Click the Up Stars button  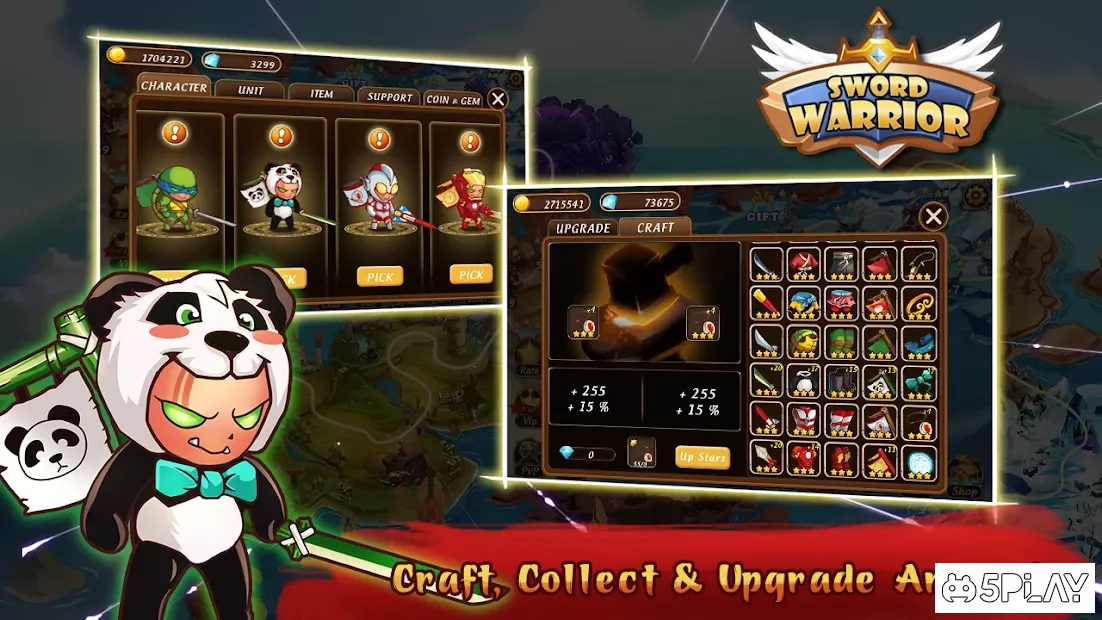702,457
